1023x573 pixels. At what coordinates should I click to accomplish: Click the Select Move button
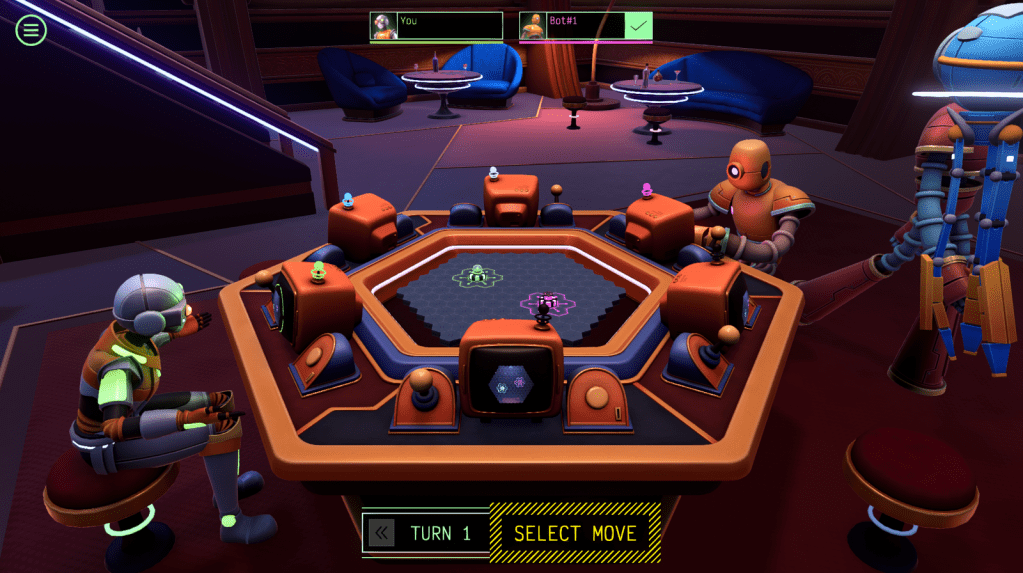tap(575, 533)
